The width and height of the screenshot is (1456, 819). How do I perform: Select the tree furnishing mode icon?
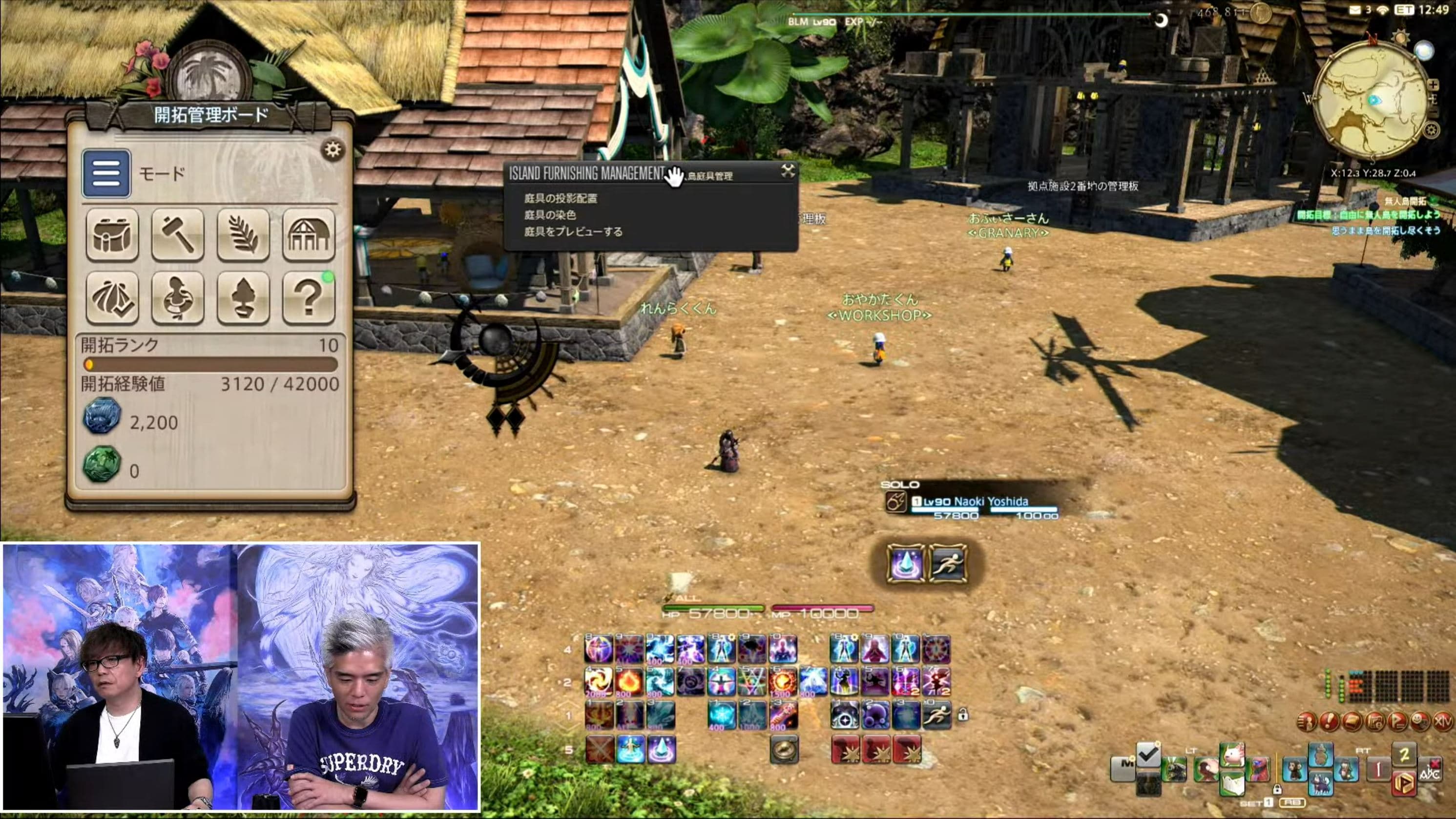[243, 298]
